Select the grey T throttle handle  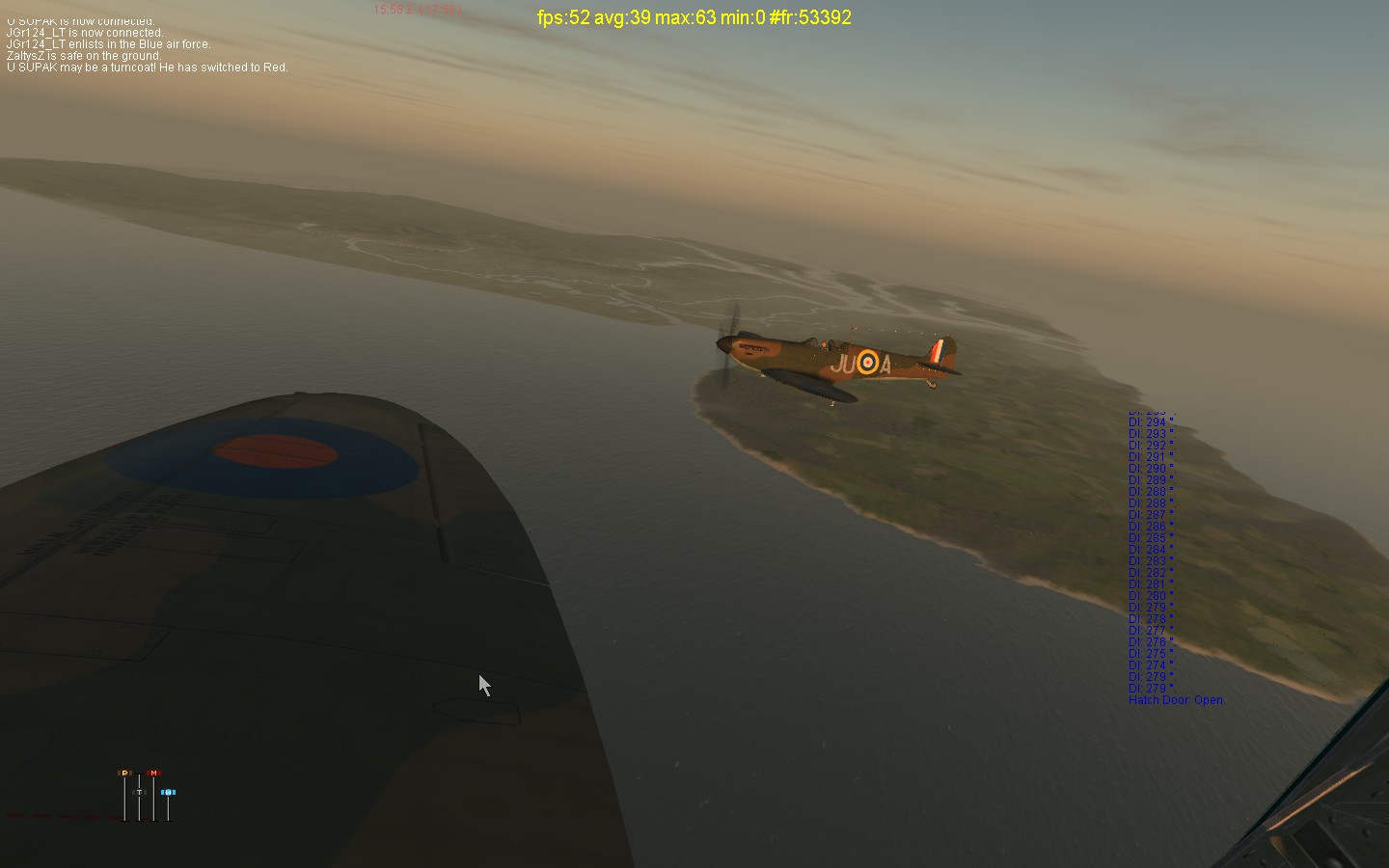[139, 792]
